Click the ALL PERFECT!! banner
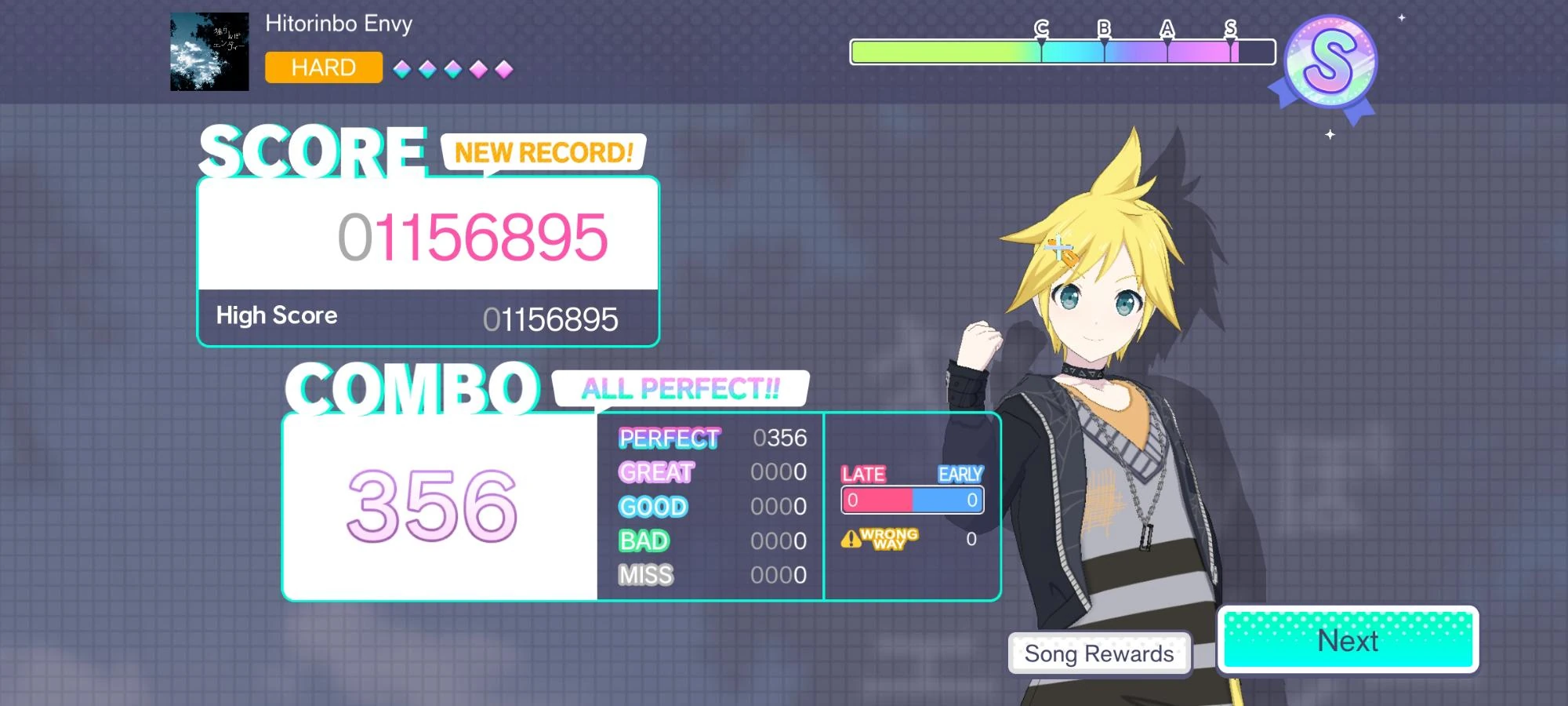 [681, 389]
